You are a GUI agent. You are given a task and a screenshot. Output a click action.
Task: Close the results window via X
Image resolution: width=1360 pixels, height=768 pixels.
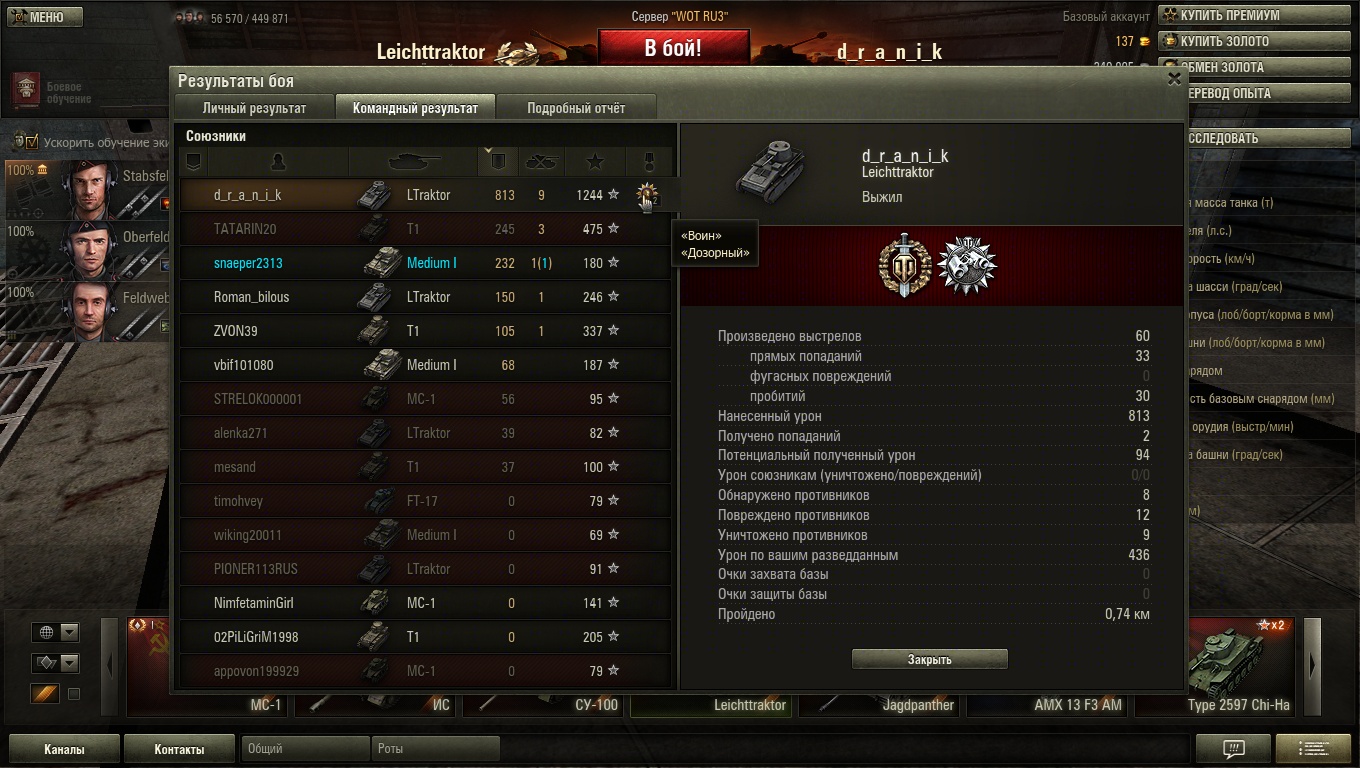tap(1174, 79)
